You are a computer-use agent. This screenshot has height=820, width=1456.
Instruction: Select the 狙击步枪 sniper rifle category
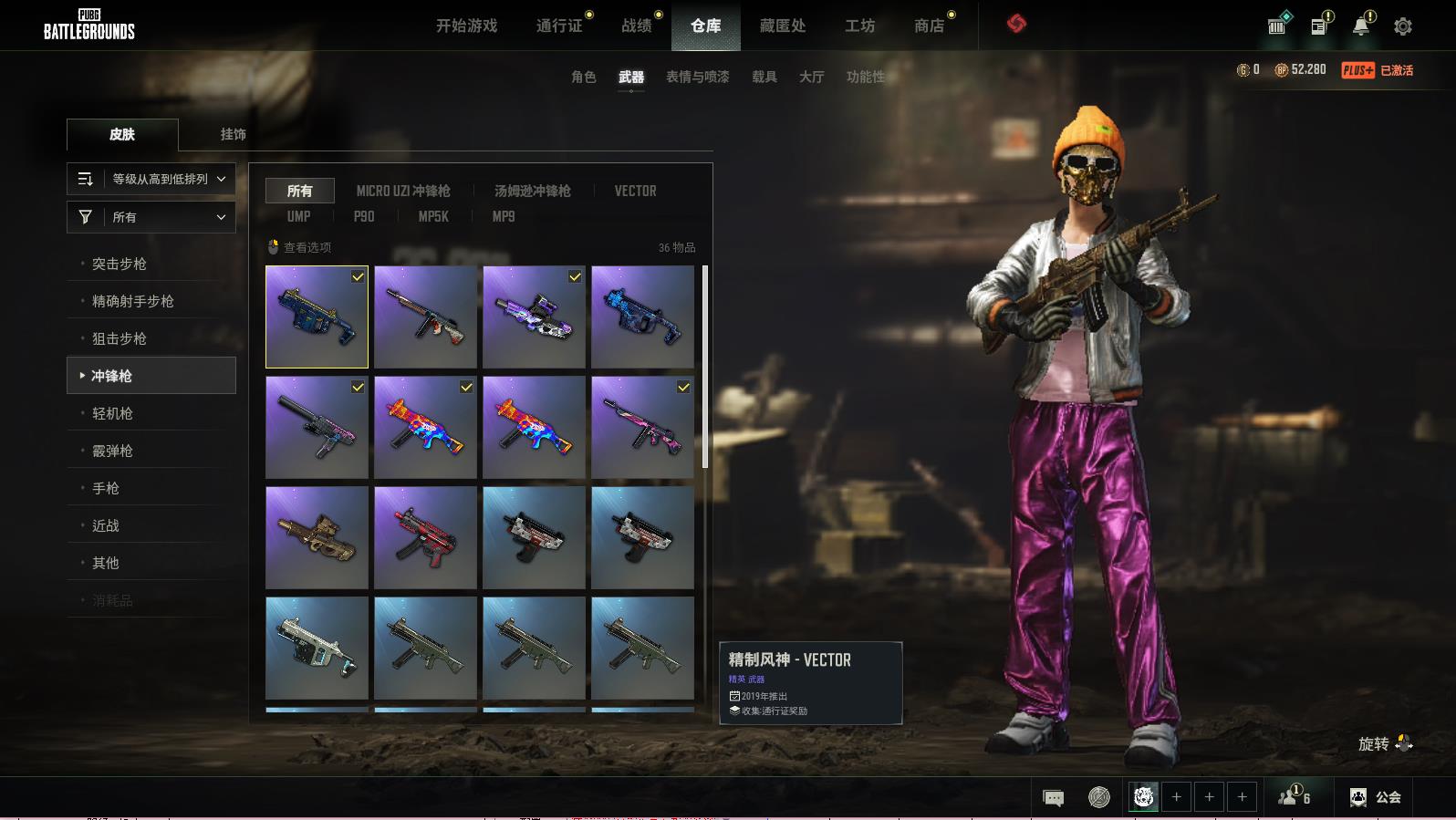pyautogui.click(x=120, y=338)
